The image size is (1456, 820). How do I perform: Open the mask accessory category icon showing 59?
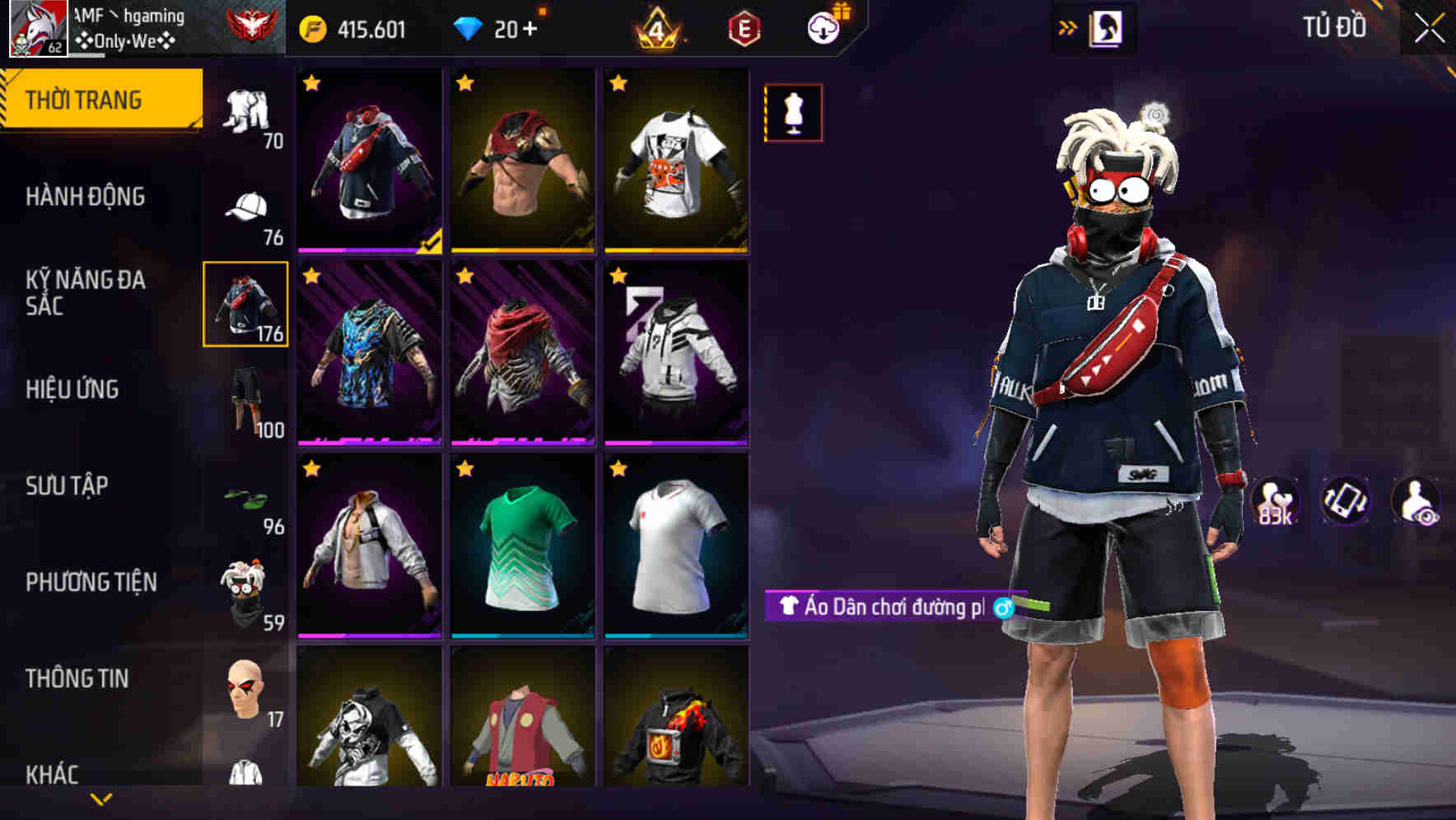[245, 586]
